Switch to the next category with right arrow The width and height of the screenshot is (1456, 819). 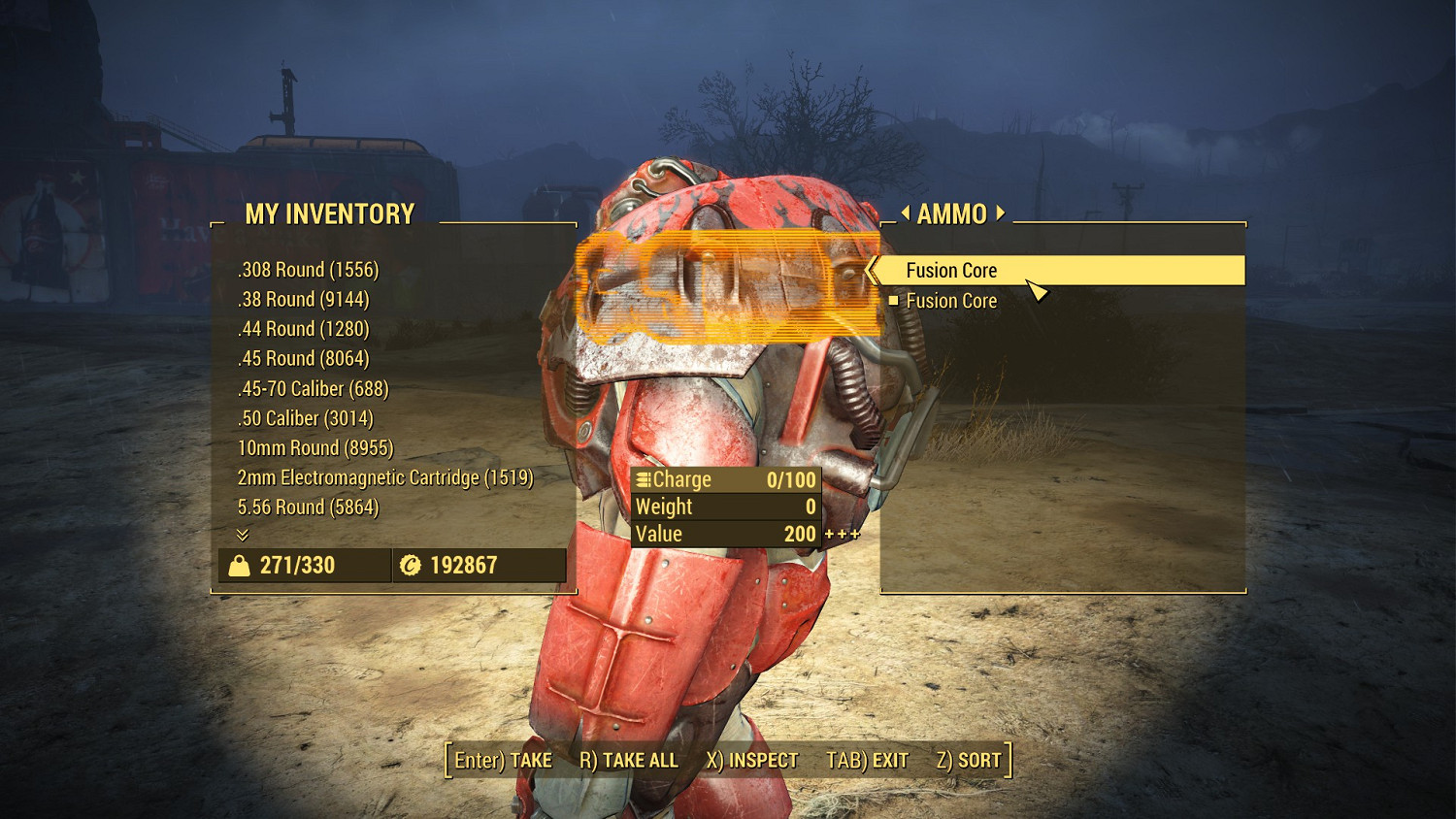tap(1001, 213)
